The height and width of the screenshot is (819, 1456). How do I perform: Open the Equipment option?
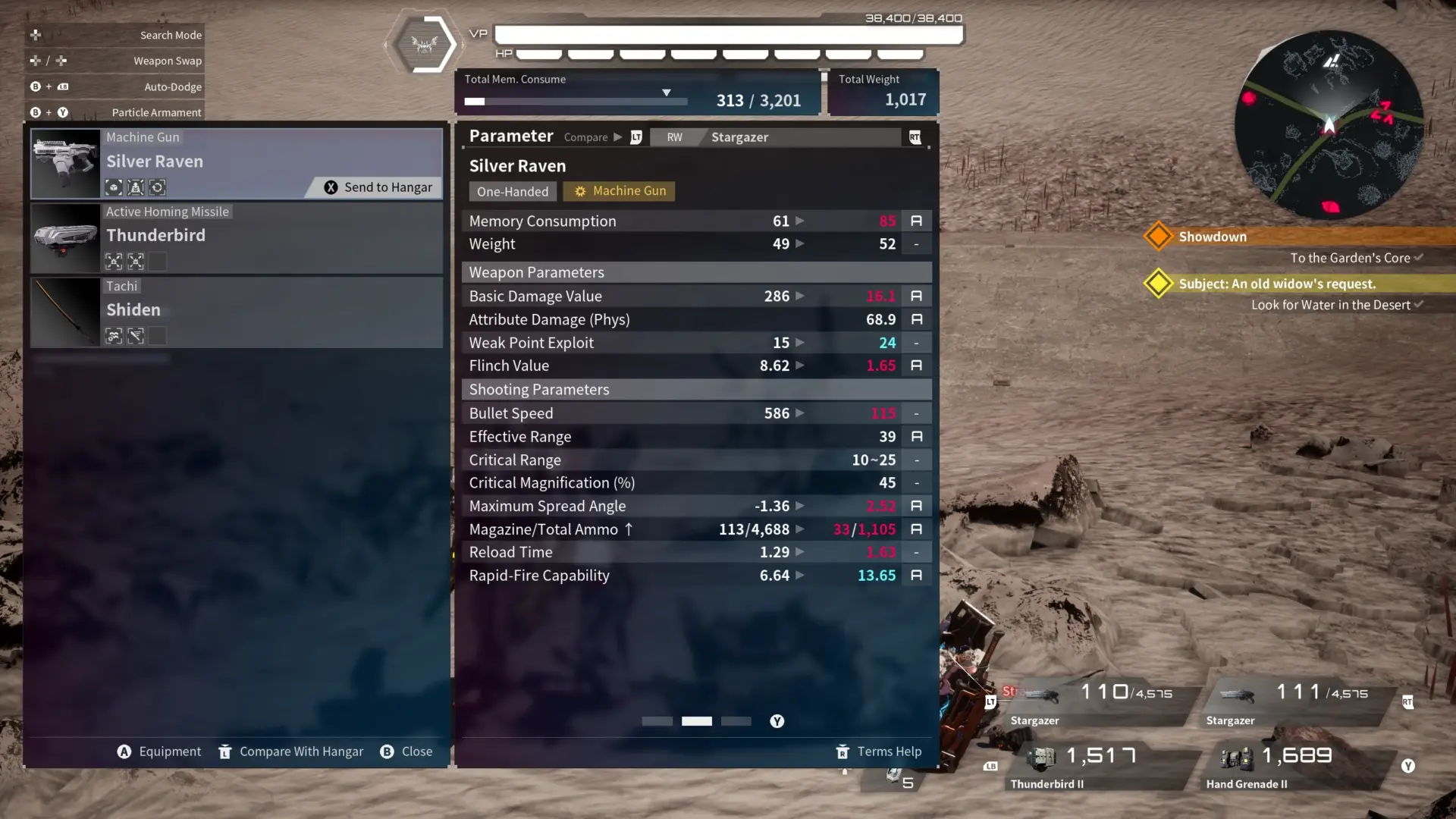(x=159, y=752)
